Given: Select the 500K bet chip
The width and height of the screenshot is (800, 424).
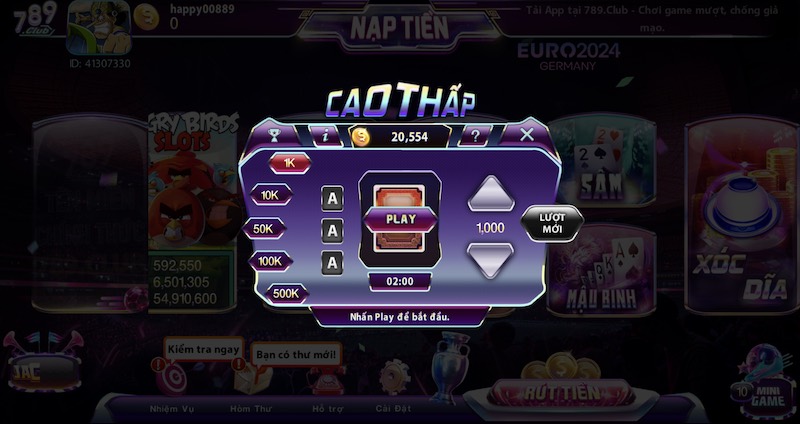Looking at the screenshot, I should coord(286,293).
